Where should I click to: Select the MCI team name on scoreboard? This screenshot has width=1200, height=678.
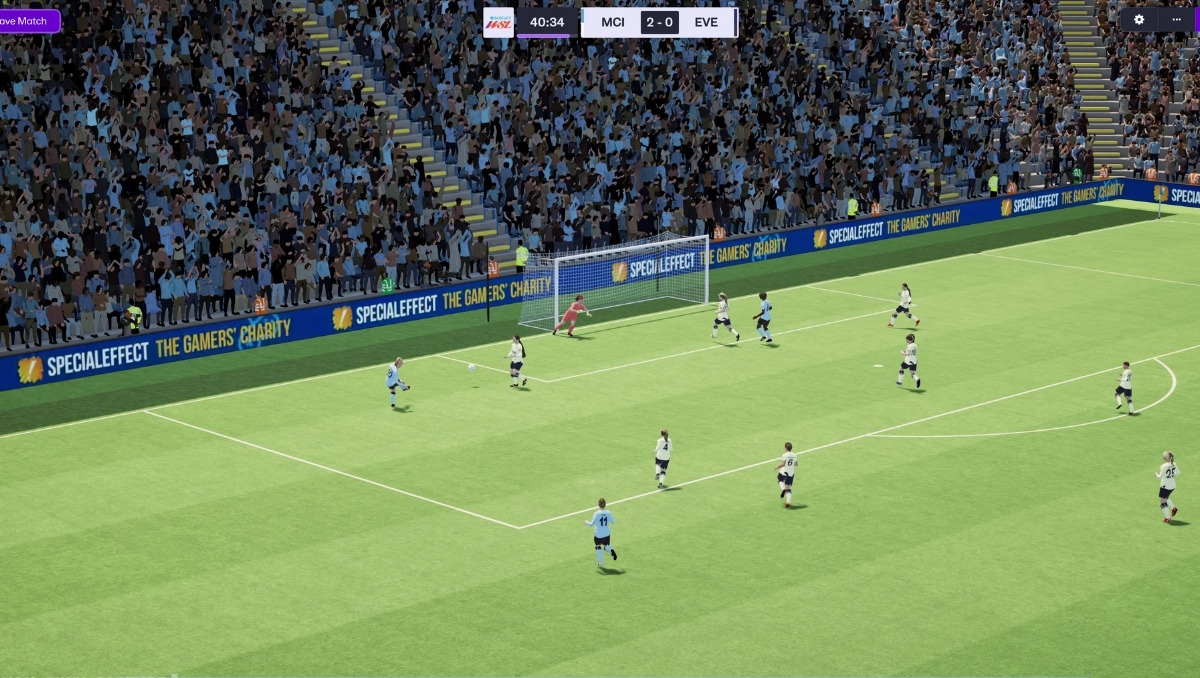point(613,22)
